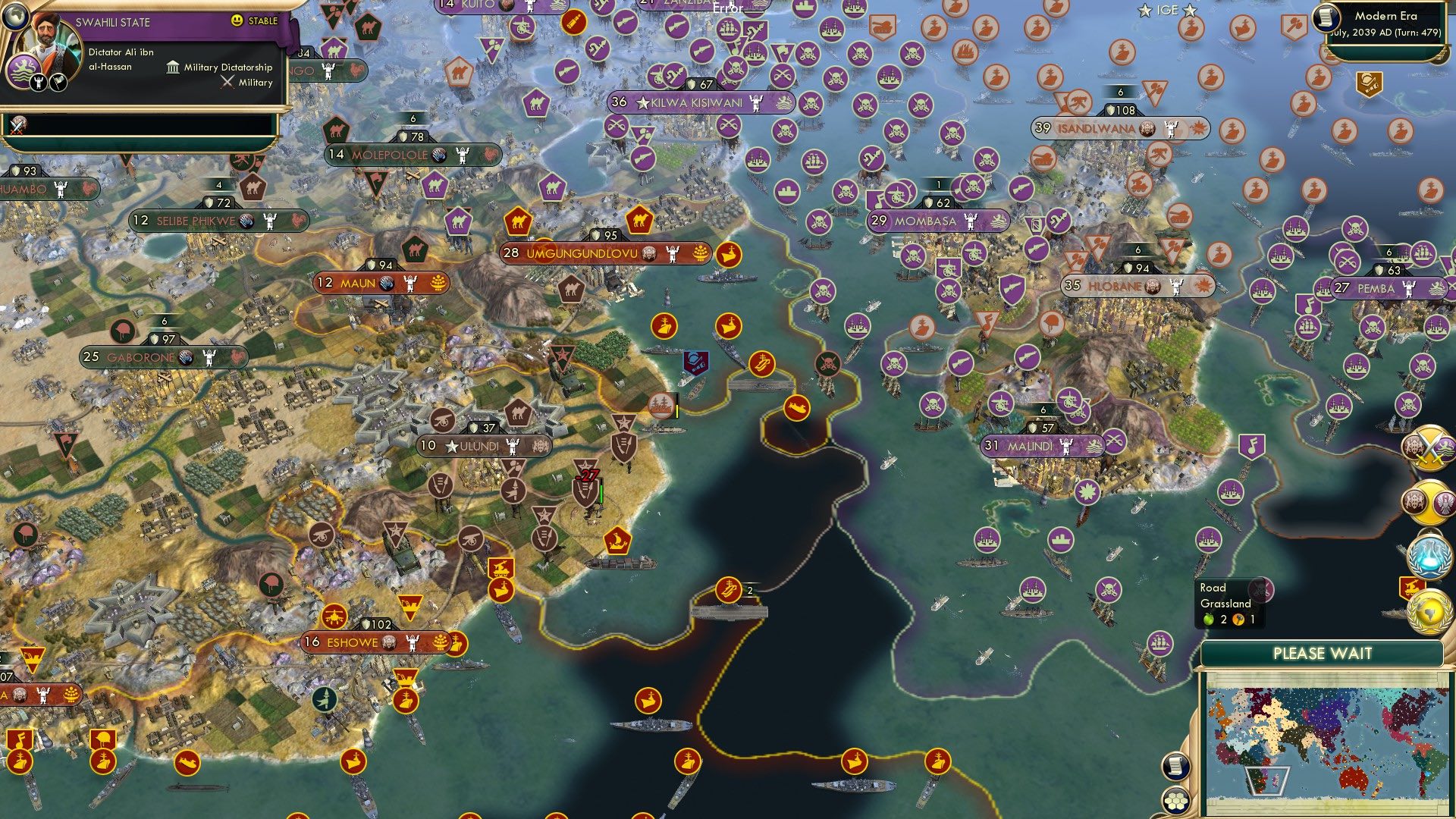The width and height of the screenshot is (1456, 819).
Task: Click the crossed-swords Military focus icon
Action: pos(227,82)
